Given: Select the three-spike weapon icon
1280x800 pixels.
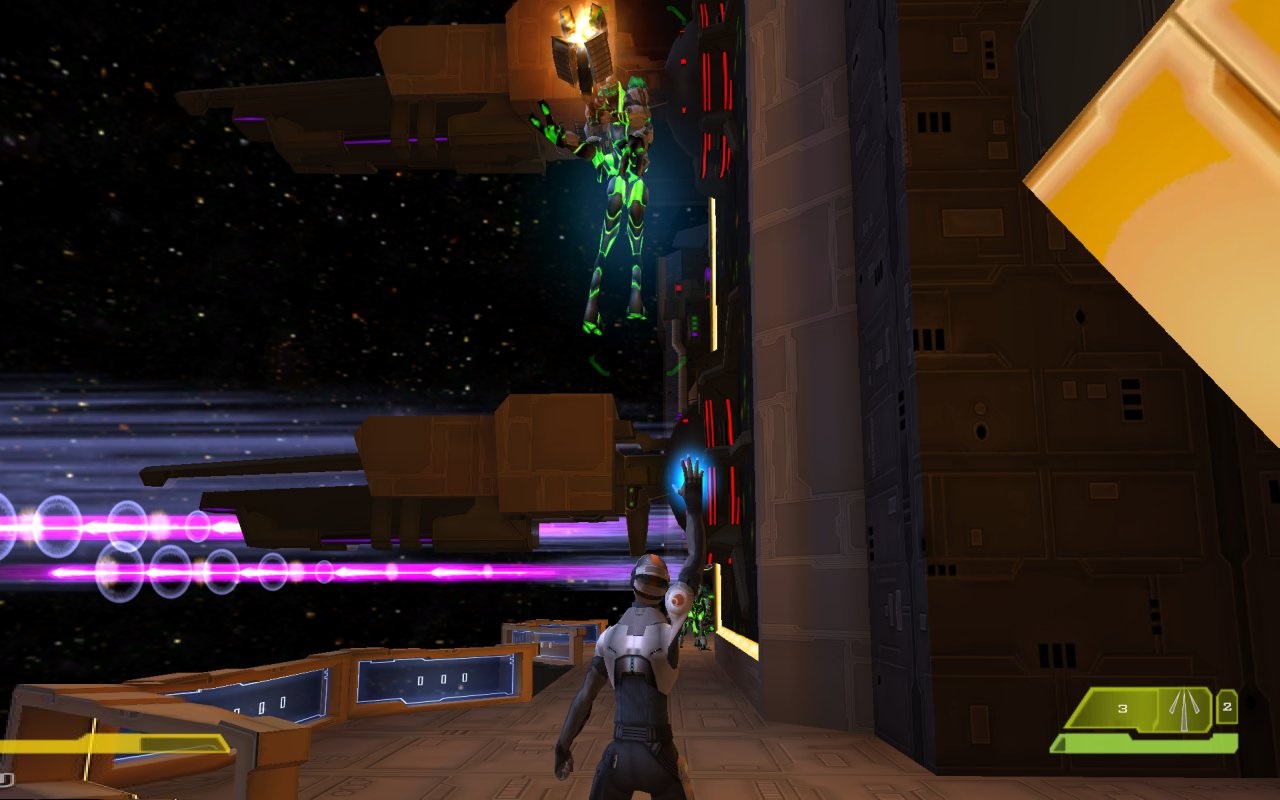Looking at the screenshot, I should pyautogui.click(x=1183, y=708).
